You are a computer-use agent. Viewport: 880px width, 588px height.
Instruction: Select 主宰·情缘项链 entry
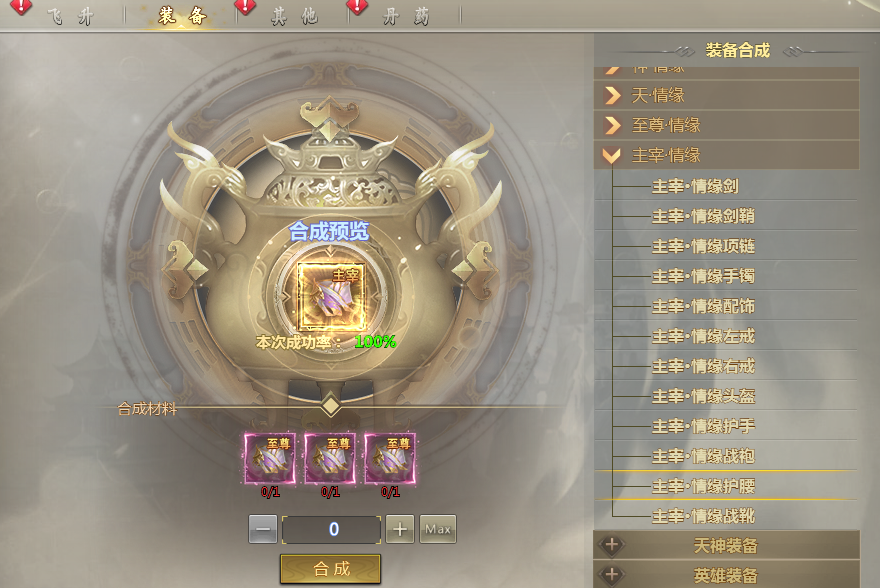click(x=702, y=246)
